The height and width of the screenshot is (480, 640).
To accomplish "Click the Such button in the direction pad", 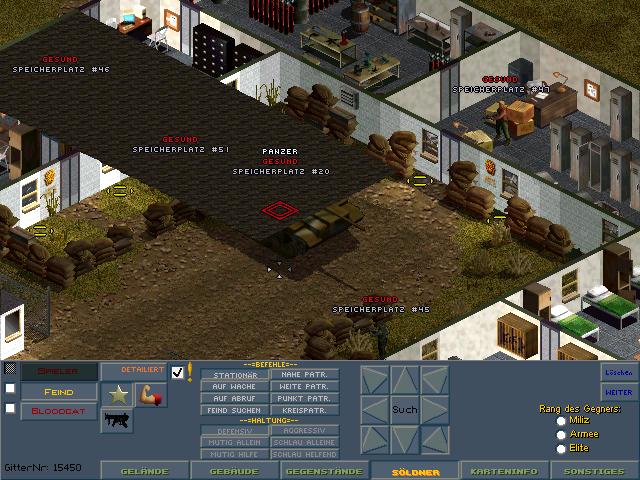I will pyautogui.click(x=405, y=410).
